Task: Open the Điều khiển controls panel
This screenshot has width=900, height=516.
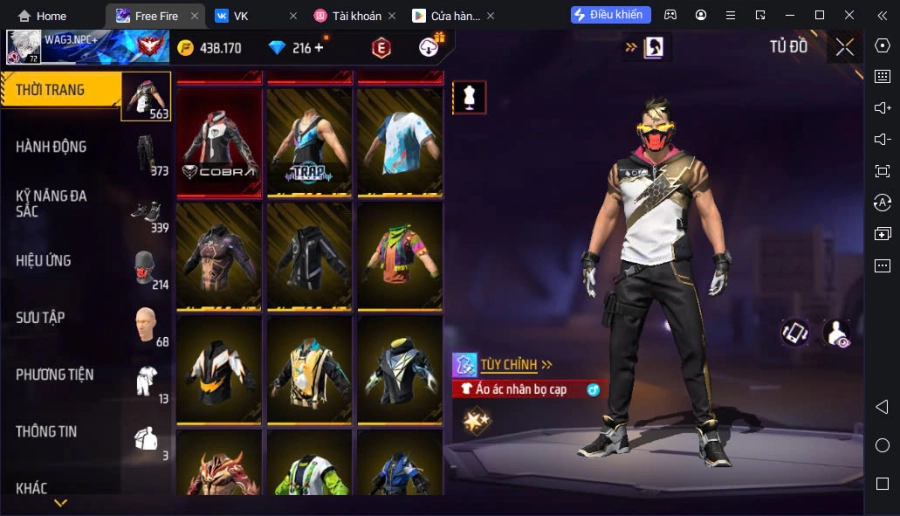Action: click(610, 15)
